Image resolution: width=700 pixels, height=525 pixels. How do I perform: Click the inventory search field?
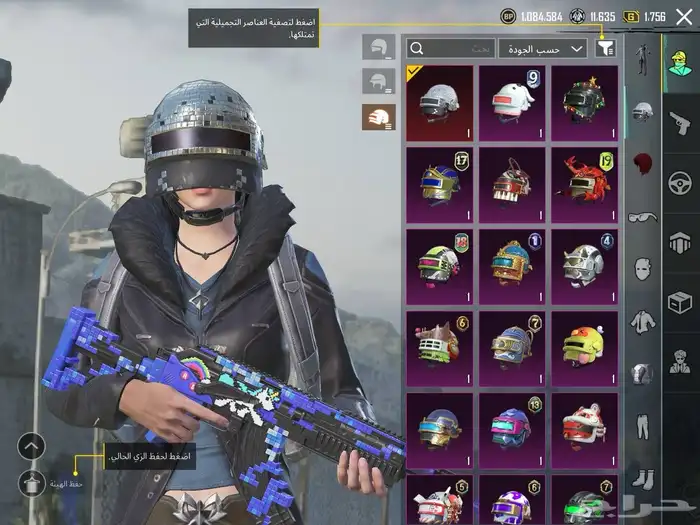(452, 48)
